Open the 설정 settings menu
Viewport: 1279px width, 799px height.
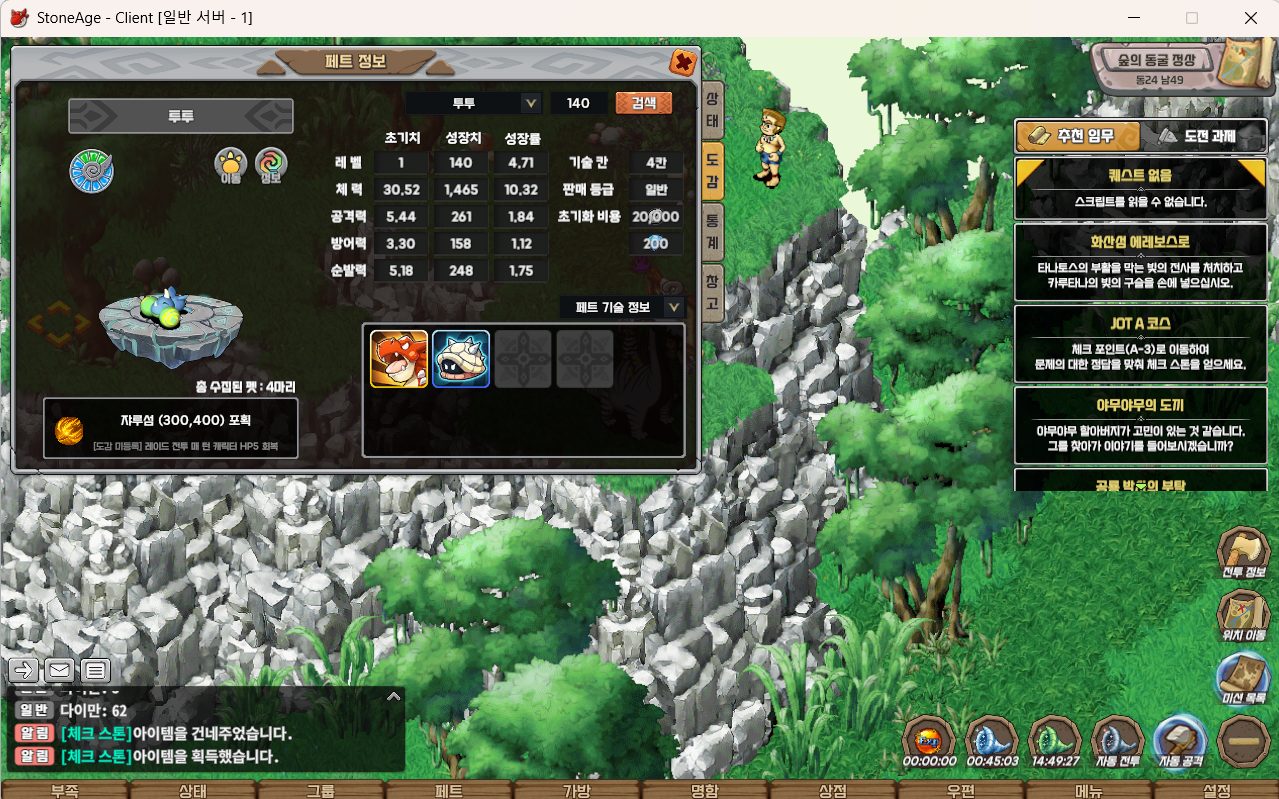(1216, 790)
